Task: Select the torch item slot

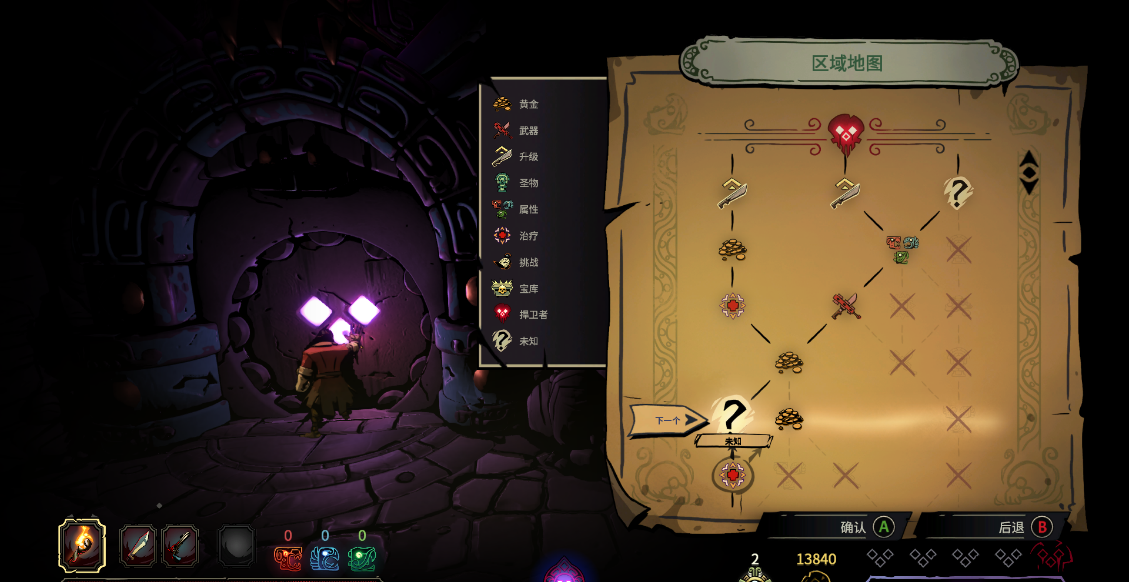Action: pyautogui.click(x=81, y=545)
